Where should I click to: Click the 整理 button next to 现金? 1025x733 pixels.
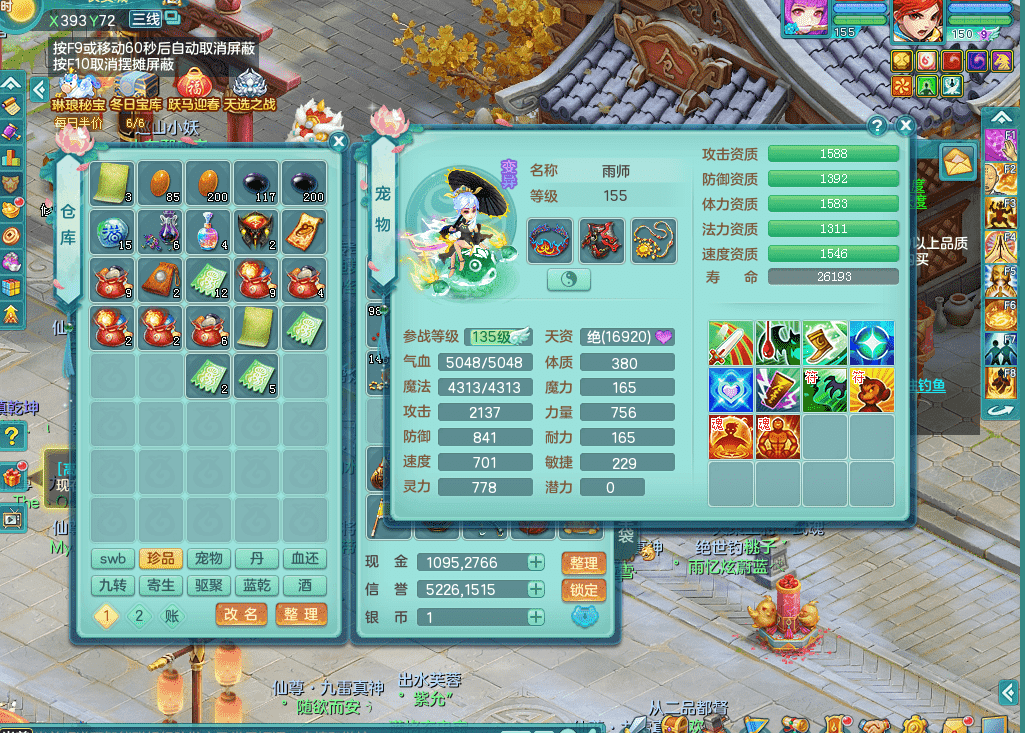[x=584, y=563]
